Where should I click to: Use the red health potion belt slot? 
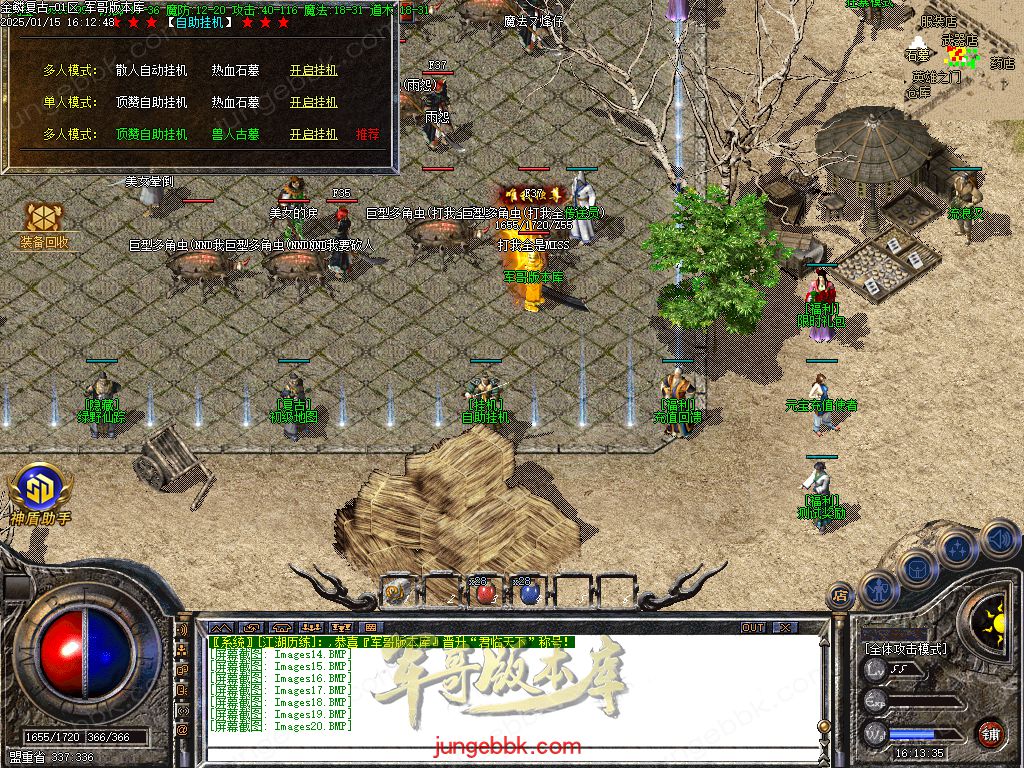click(485, 592)
